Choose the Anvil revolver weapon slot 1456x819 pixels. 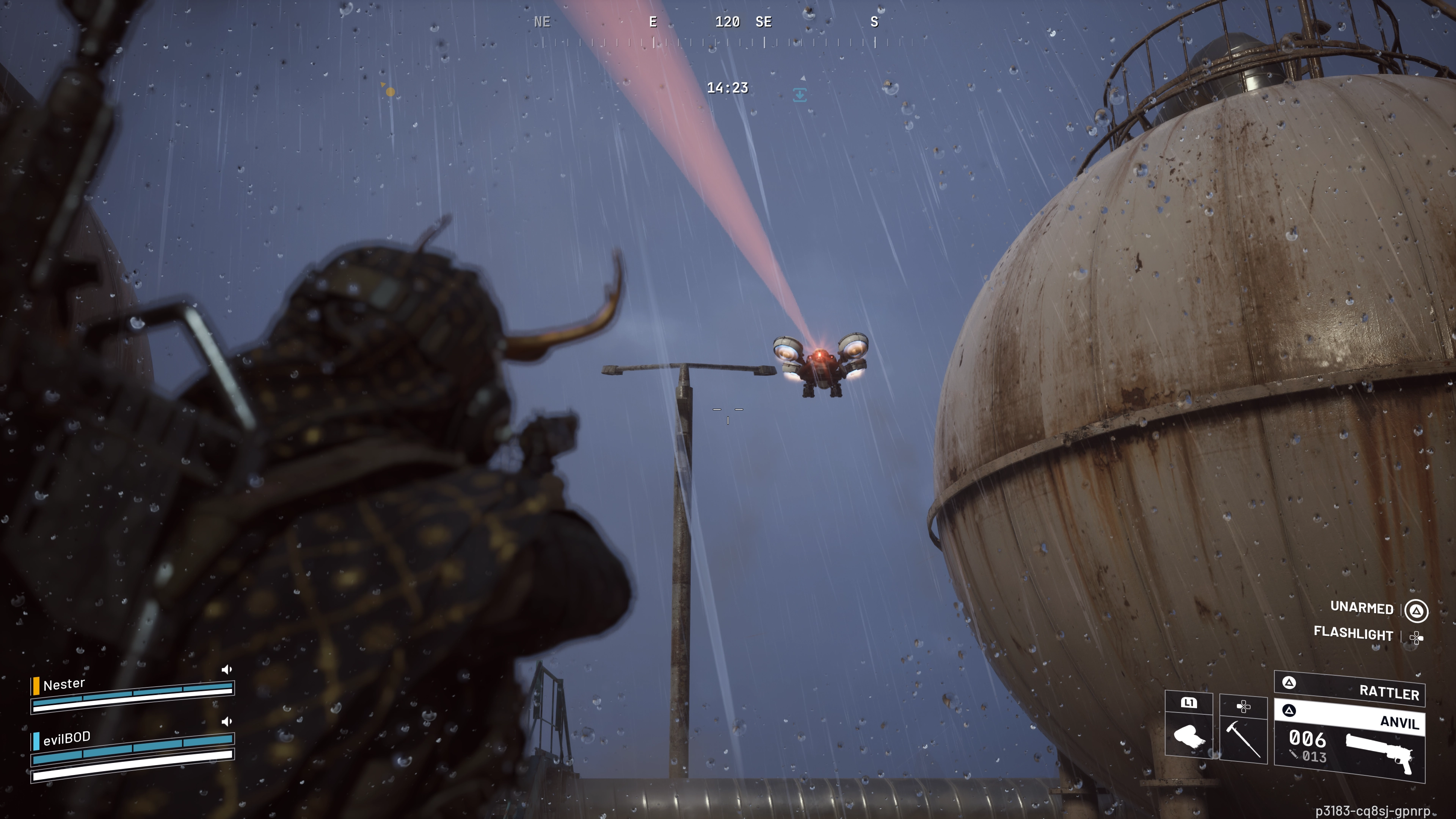coord(1349,741)
